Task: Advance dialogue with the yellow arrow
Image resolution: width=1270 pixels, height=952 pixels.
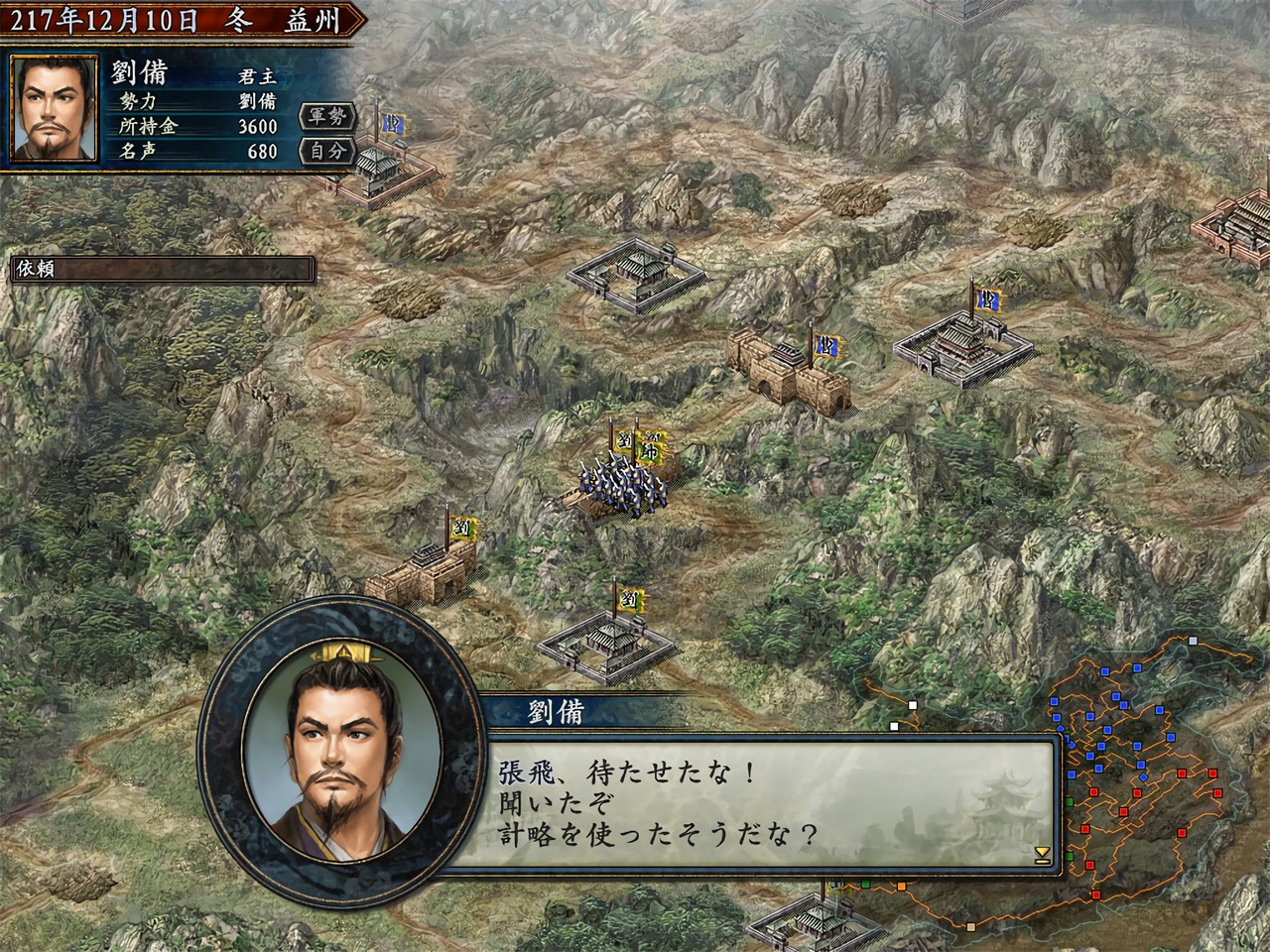Action: tap(1041, 853)
